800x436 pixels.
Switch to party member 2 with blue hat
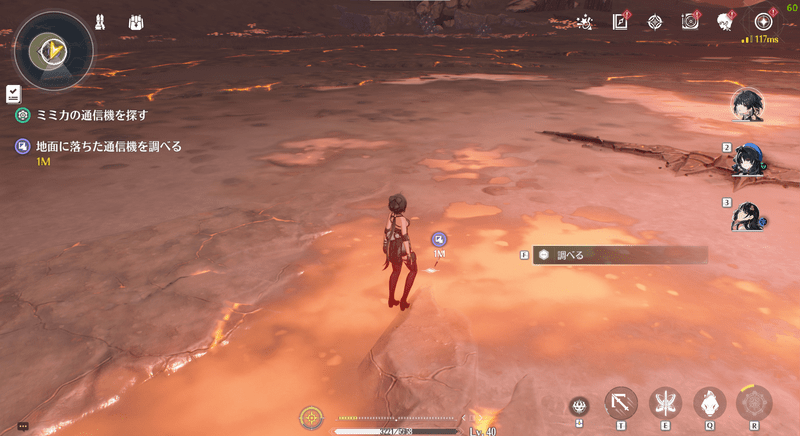click(x=750, y=160)
